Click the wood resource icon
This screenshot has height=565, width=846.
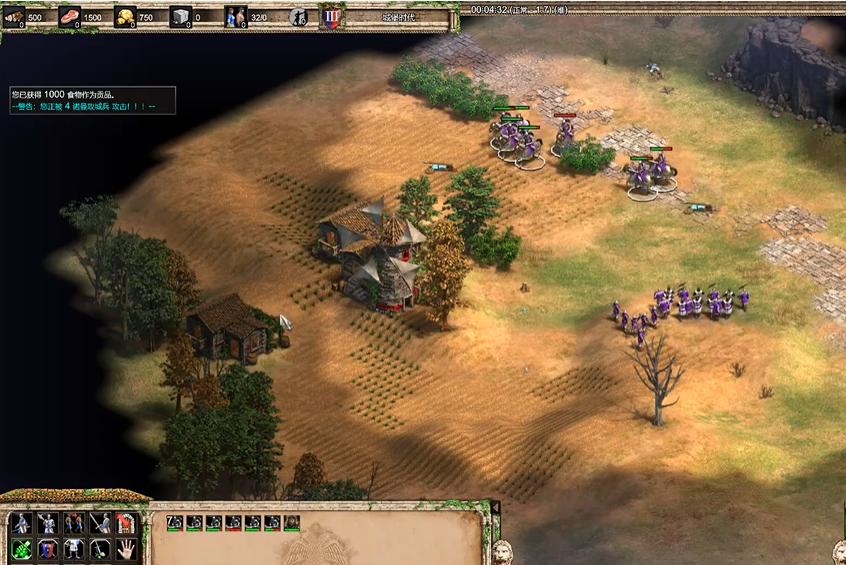pyautogui.click(x=14, y=16)
